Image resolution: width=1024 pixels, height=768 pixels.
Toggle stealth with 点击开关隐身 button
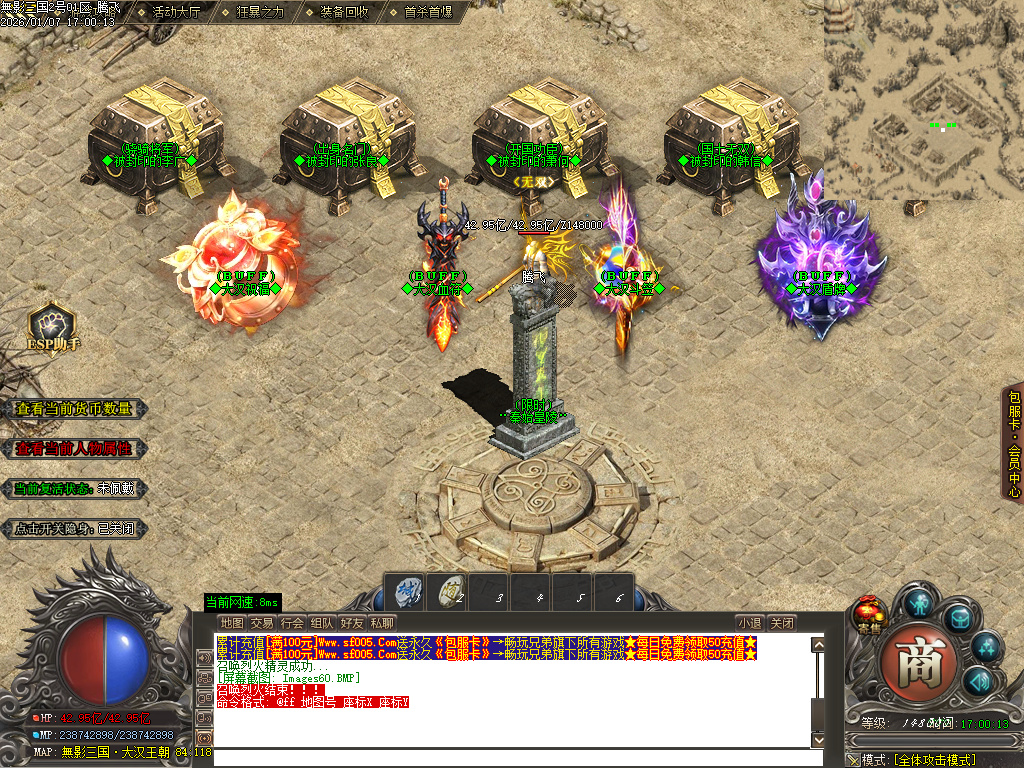click(x=74, y=529)
